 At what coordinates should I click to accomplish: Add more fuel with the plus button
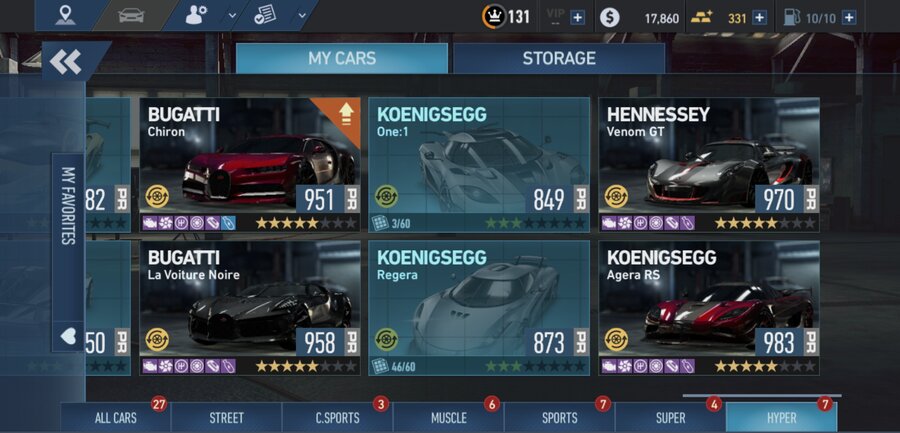coord(848,17)
